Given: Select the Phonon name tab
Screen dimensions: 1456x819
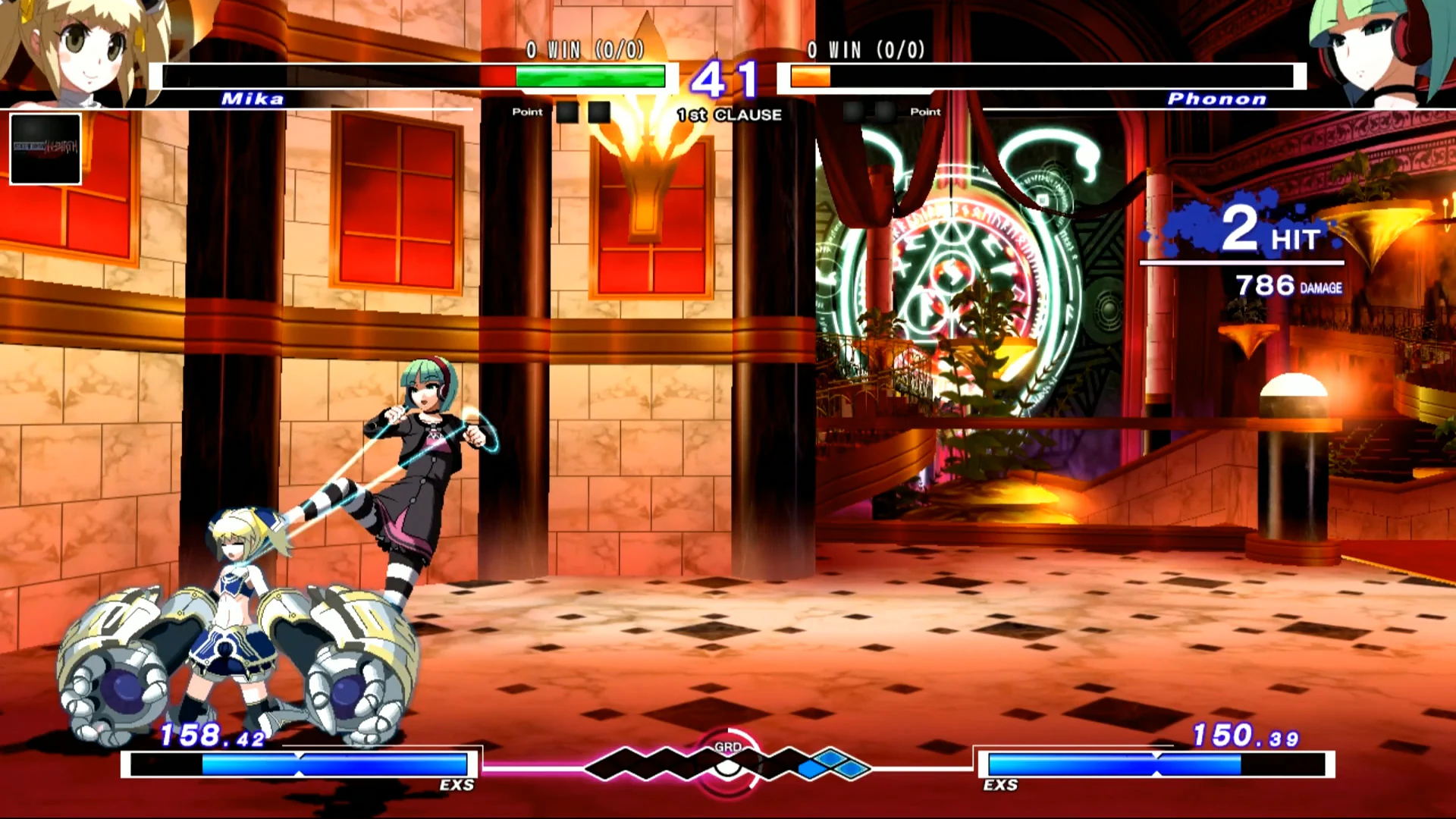Looking at the screenshot, I should pyautogui.click(x=1216, y=99).
